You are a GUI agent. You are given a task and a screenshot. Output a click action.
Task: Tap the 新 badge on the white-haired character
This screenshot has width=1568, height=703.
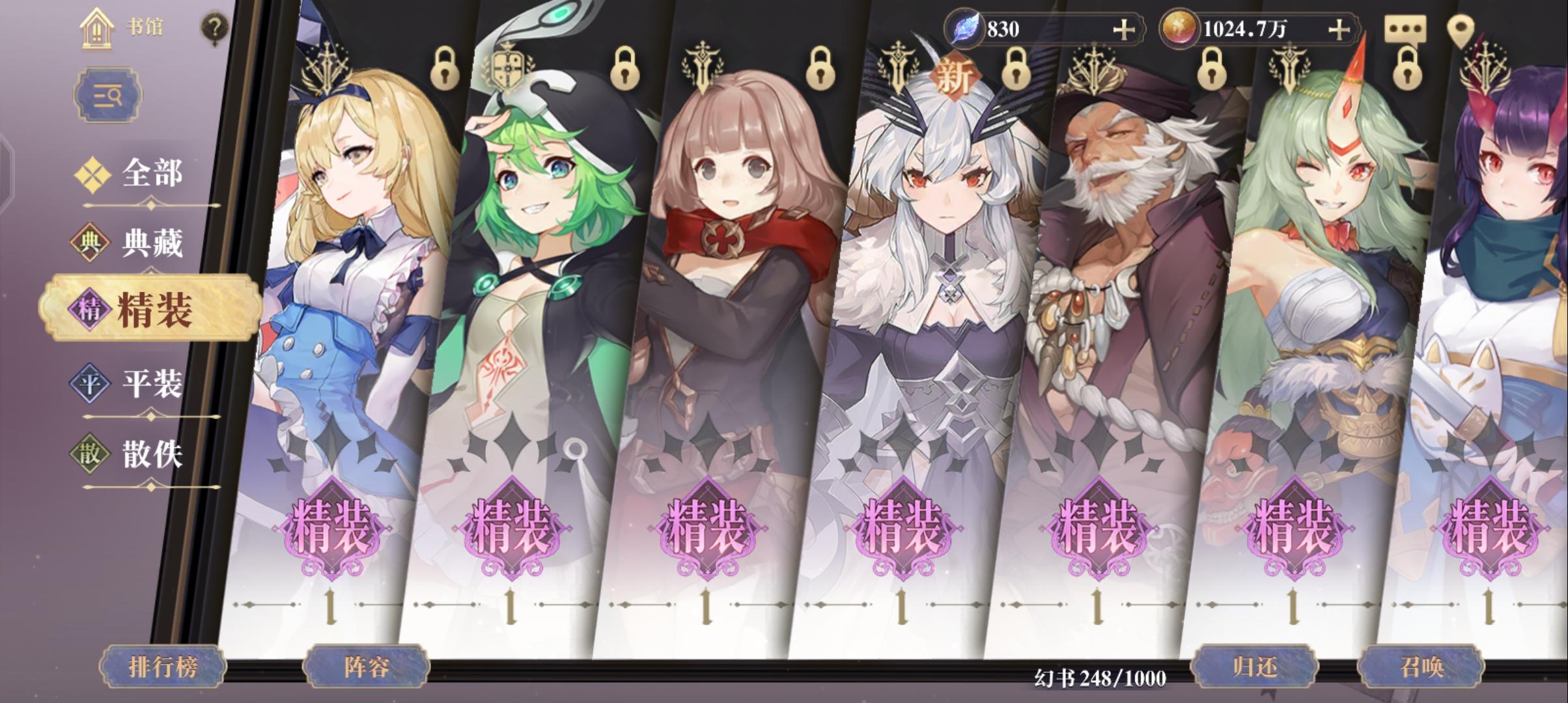(x=953, y=76)
